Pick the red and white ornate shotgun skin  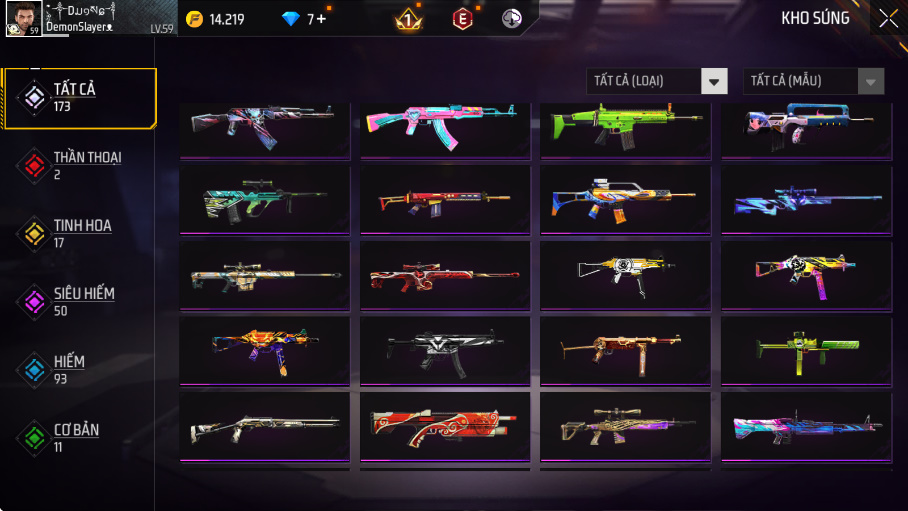(444, 425)
